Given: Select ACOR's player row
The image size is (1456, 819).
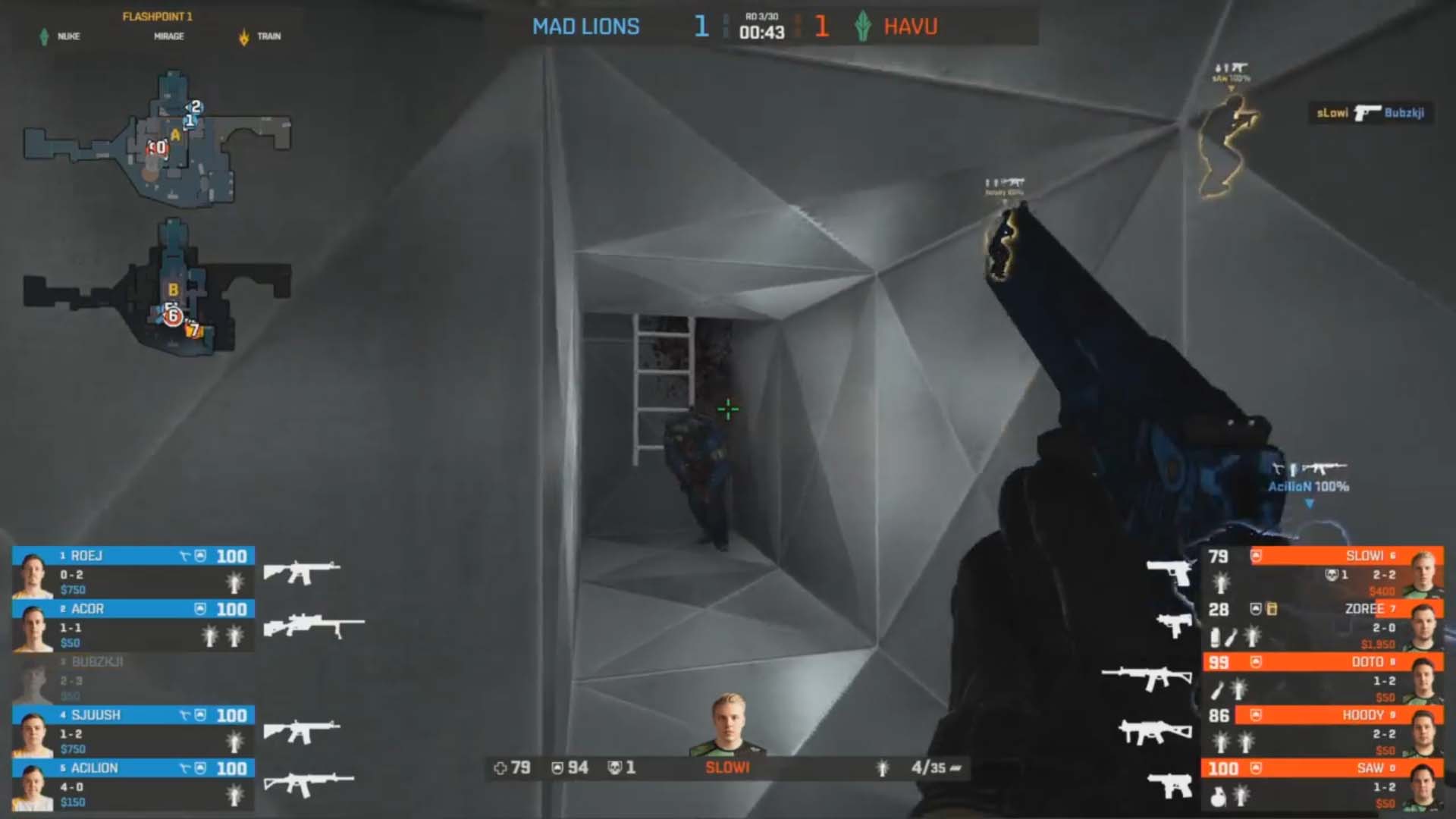Looking at the screenshot, I should [133, 626].
